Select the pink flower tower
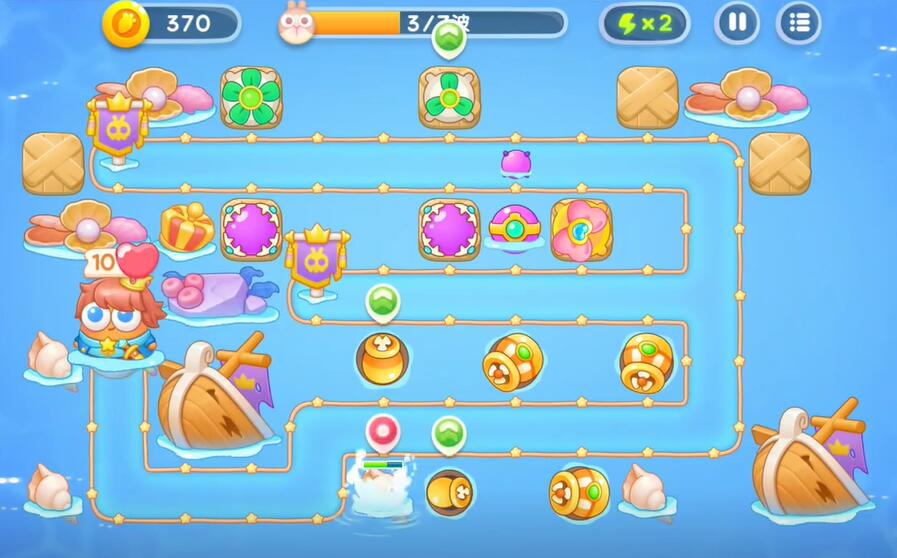 coord(581,230)
